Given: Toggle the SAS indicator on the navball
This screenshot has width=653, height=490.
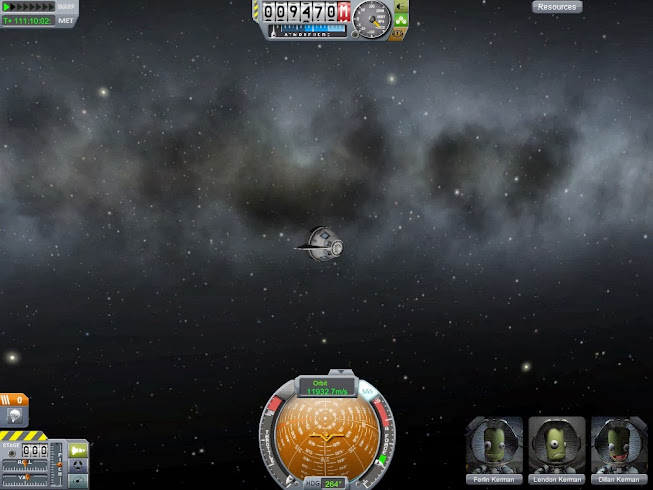Looking at the screenshot, I should coord(367,389).
